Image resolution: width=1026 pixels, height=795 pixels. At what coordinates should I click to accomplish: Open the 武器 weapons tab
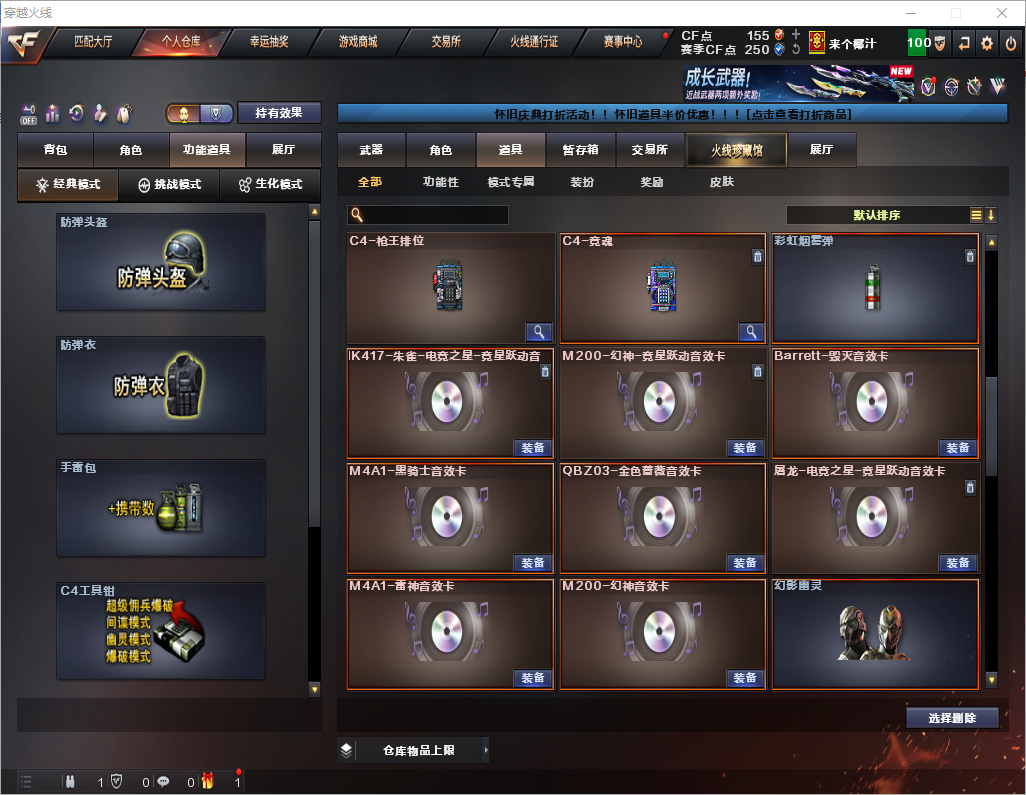point(371,150)
